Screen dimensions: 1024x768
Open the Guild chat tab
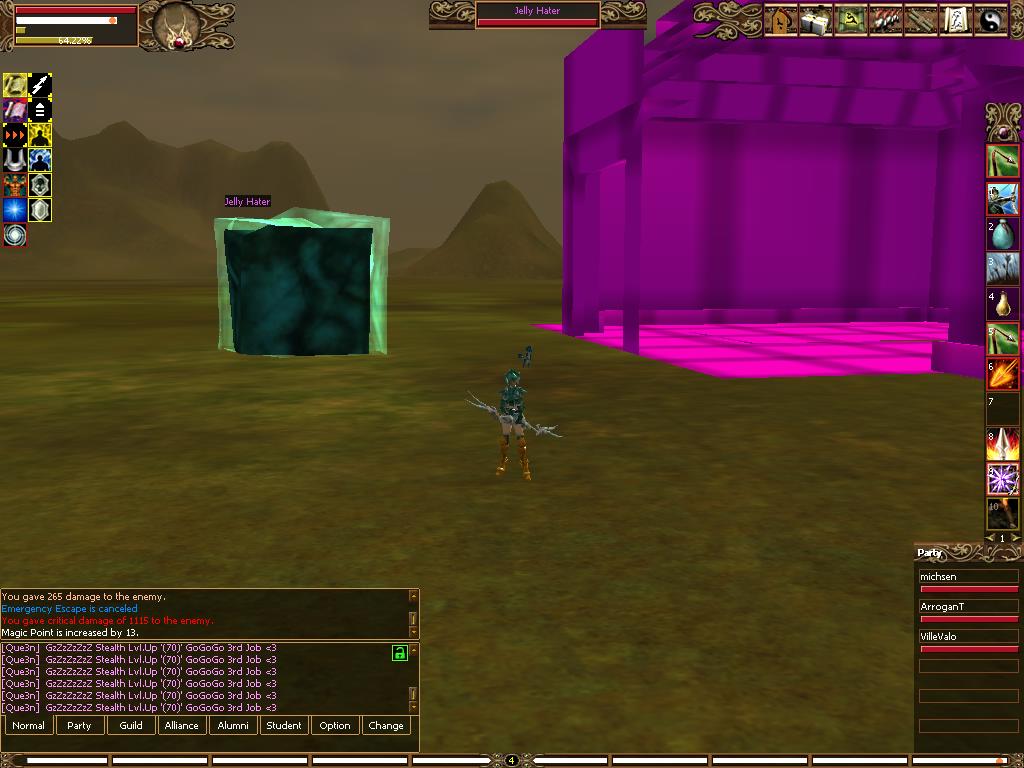pyautogui.click(x=131, y=726)
